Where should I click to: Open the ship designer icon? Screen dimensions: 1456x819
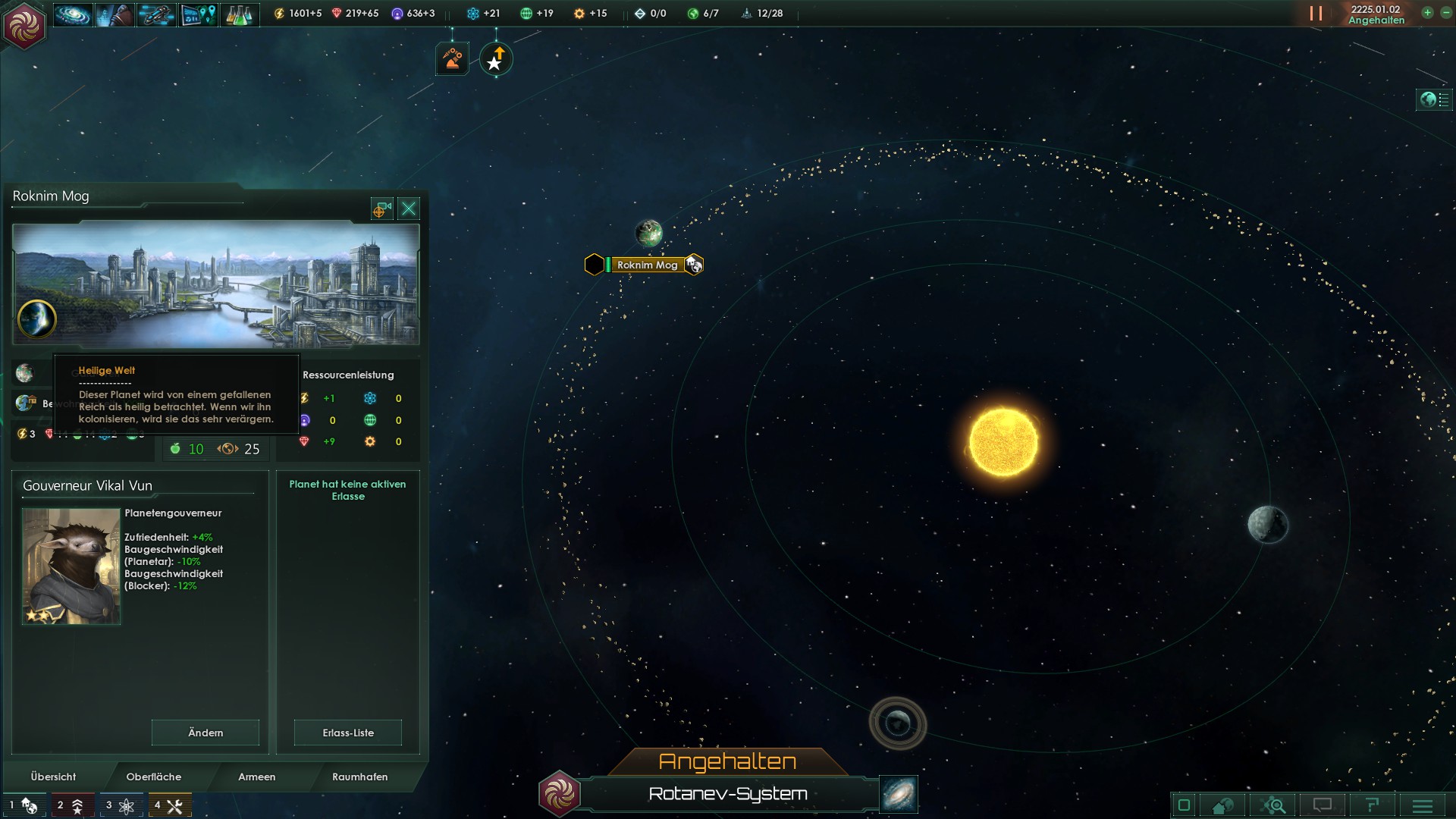point(156,14)
